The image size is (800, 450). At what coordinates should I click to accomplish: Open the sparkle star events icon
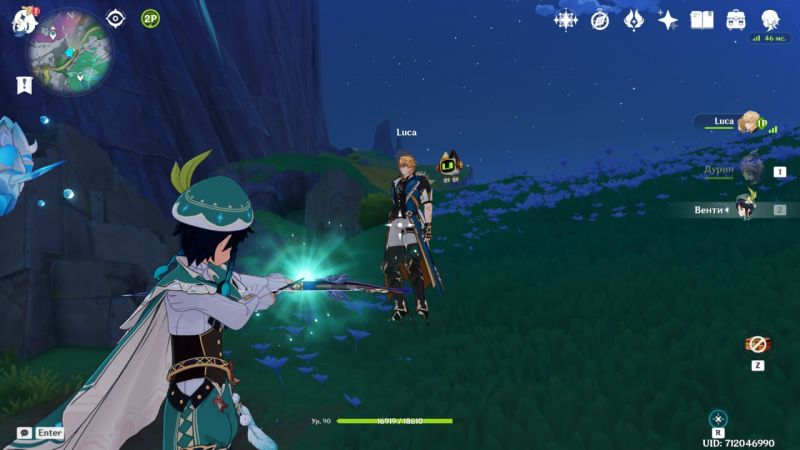click(x=668, y=20)
